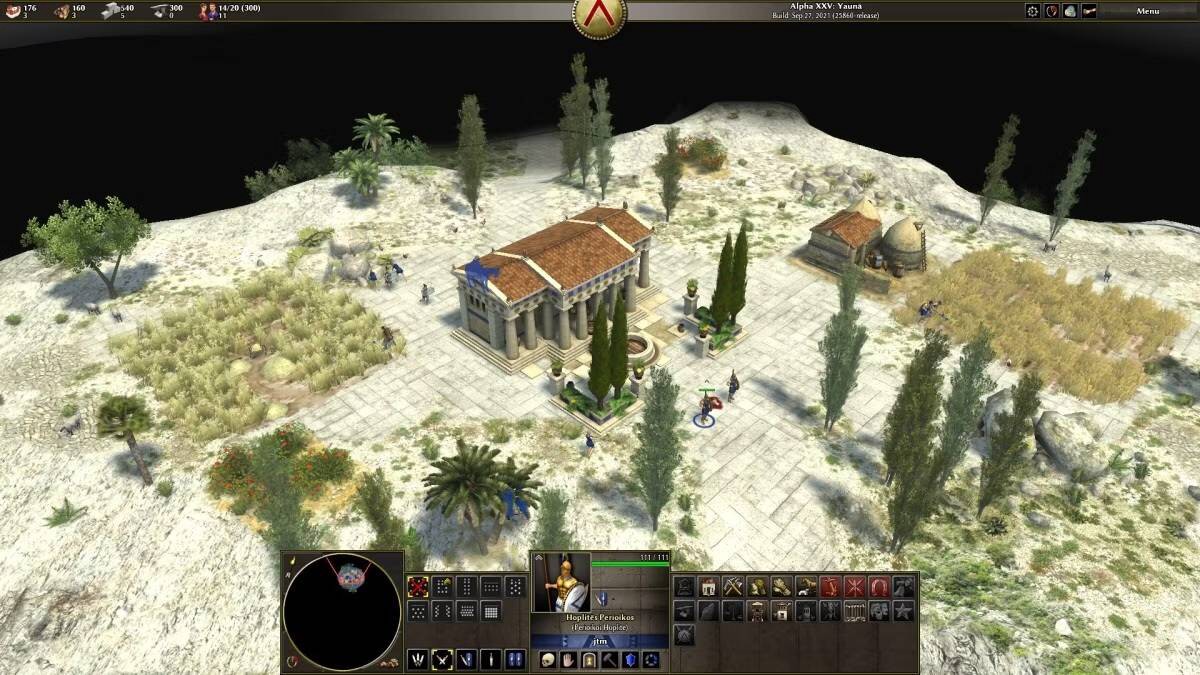Click the gear game speed icon

coord(1033,11)
